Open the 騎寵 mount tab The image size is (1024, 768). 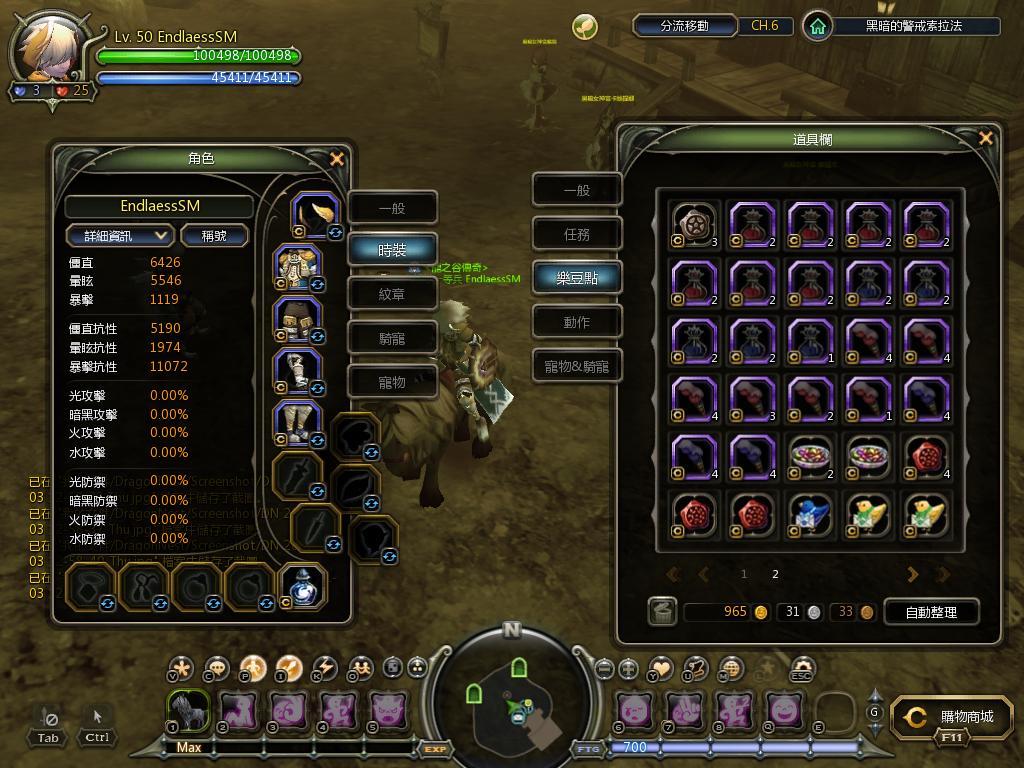point(392,338)
